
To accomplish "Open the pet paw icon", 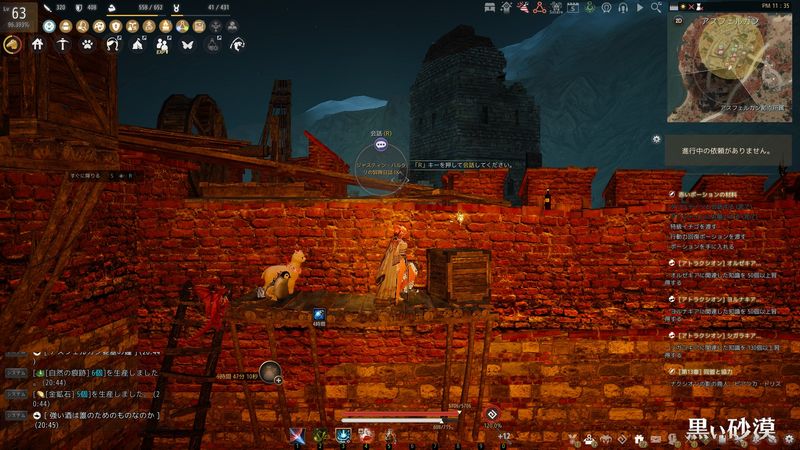I will [x=88, y=44].
